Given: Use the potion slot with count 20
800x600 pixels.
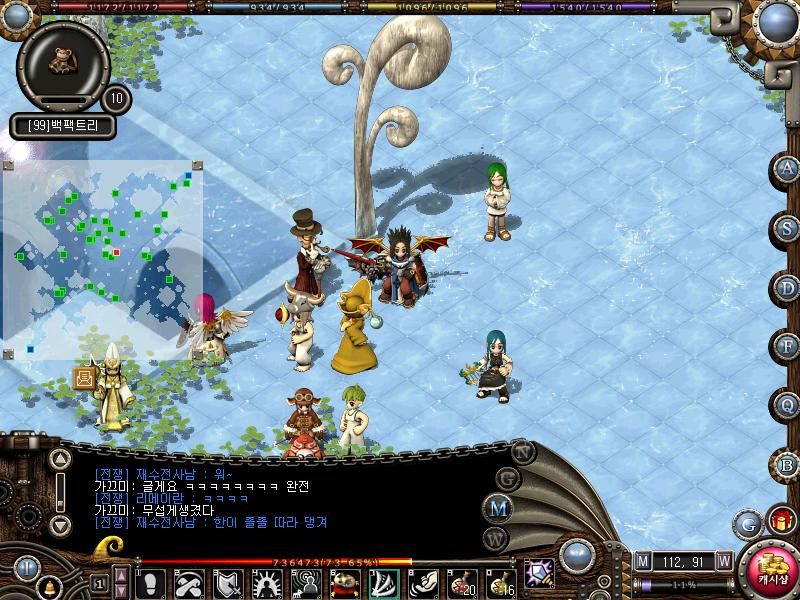Looking at the screenshot, I should pos(462,583).
